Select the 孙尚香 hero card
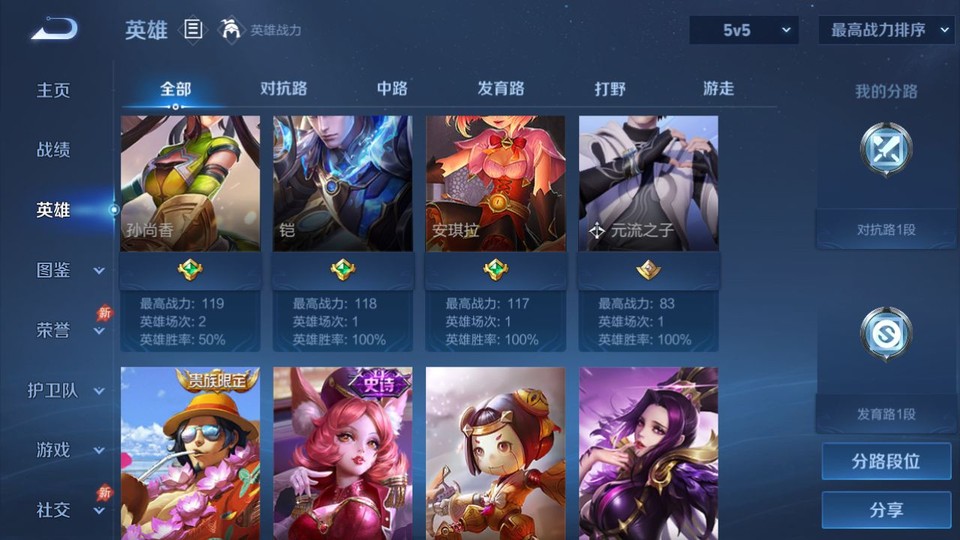The width and height of the screenshot is (960, 540). [x=190, y=183]
